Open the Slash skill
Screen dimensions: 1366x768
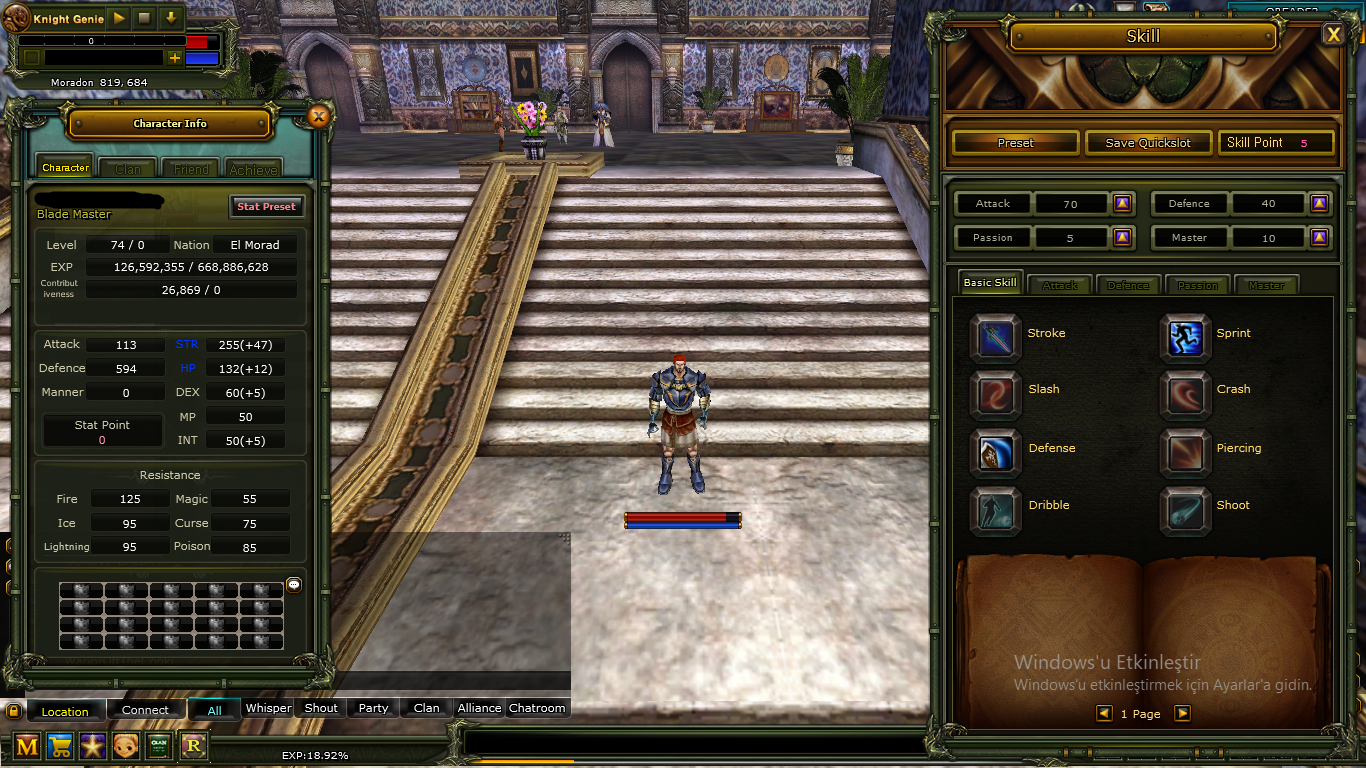coord(995,390)
